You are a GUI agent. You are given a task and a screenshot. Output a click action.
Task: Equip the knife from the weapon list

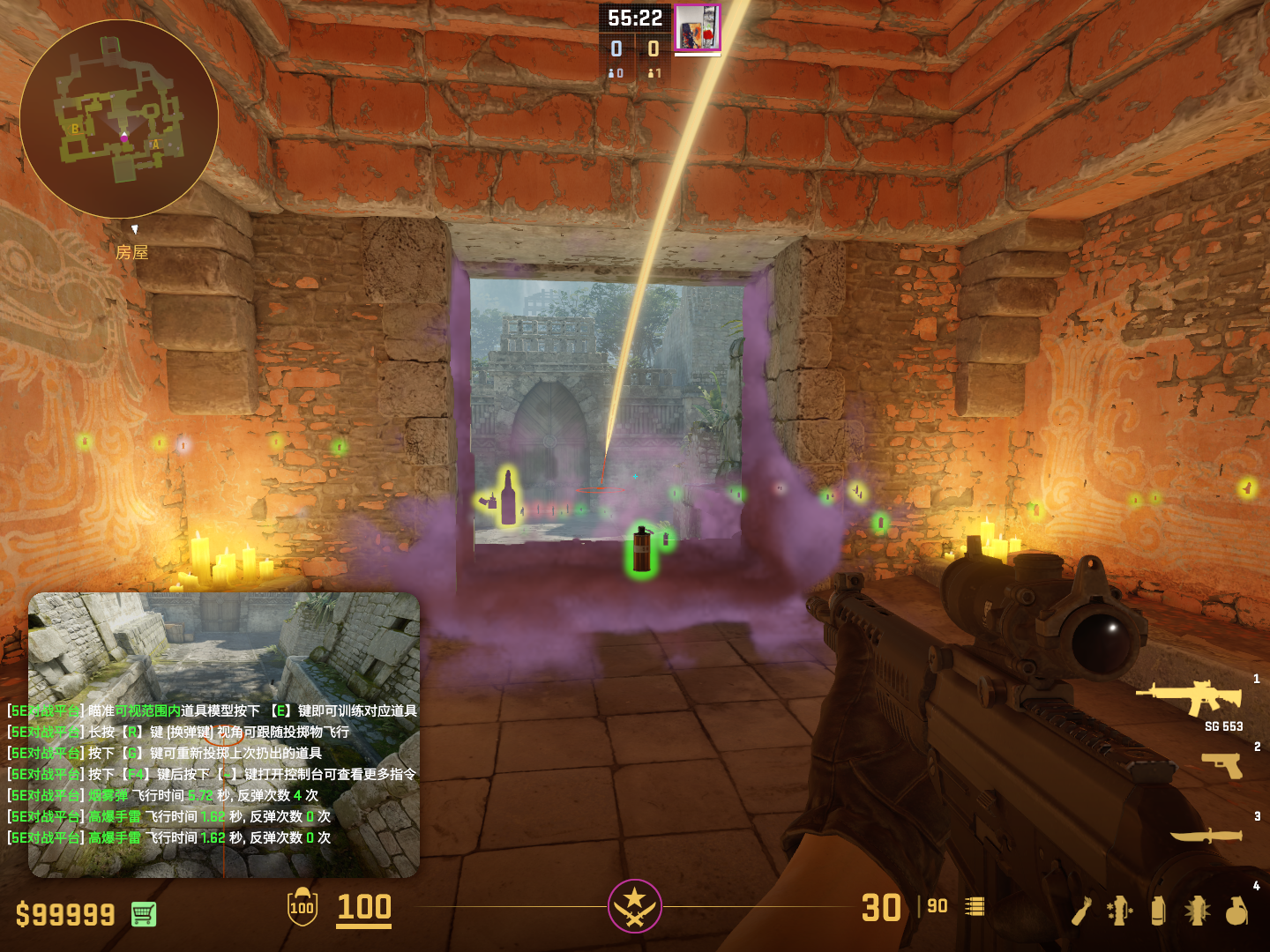(1206, 834)
